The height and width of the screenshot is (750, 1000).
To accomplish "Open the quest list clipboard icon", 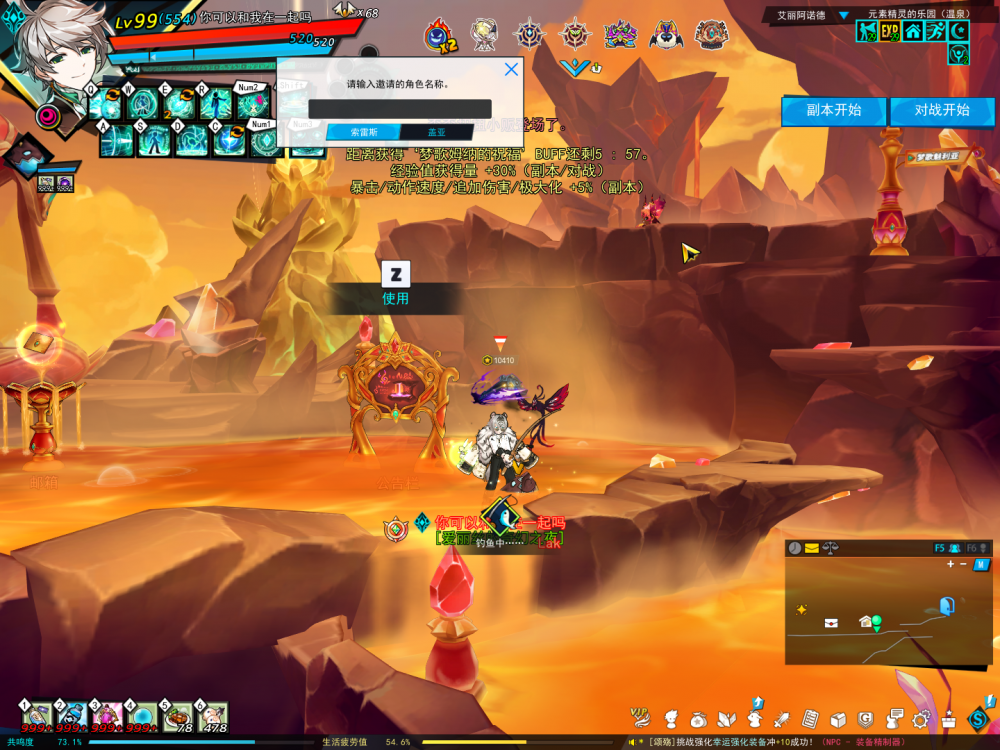I will tap(810, 718).
